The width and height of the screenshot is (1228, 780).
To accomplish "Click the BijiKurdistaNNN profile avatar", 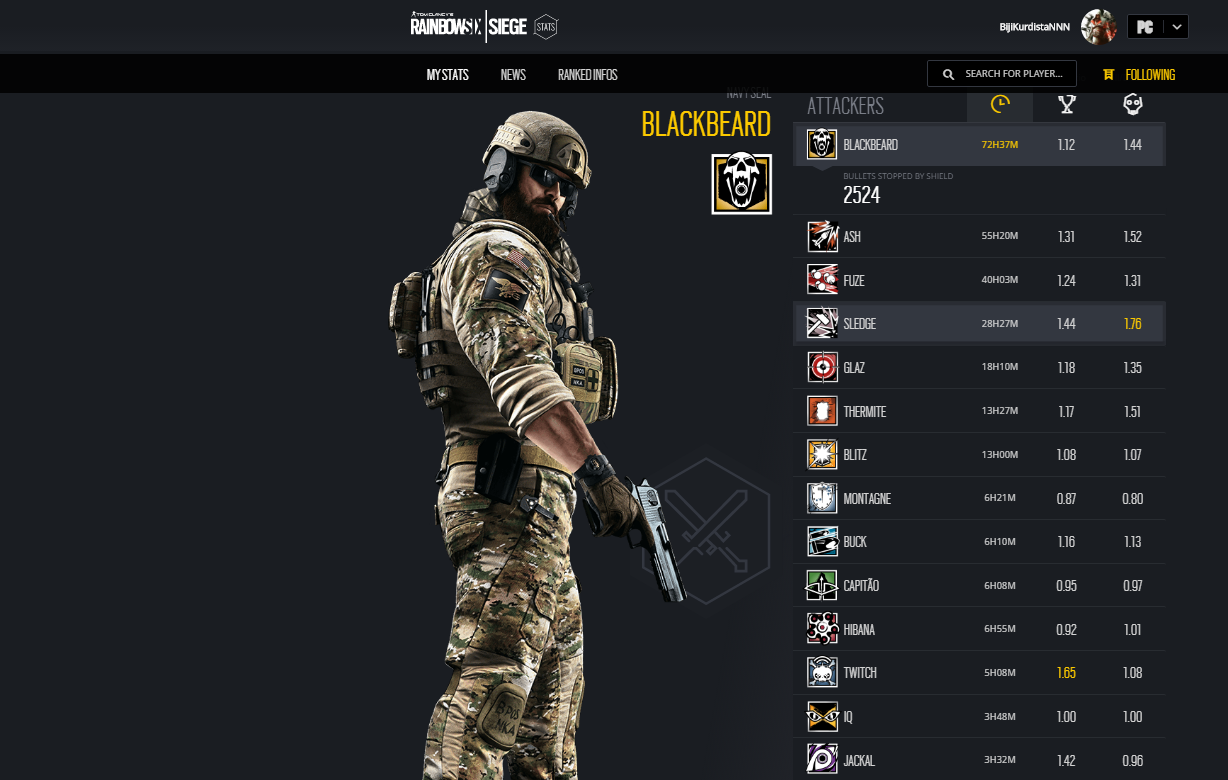I will (x=1099, y=27).
